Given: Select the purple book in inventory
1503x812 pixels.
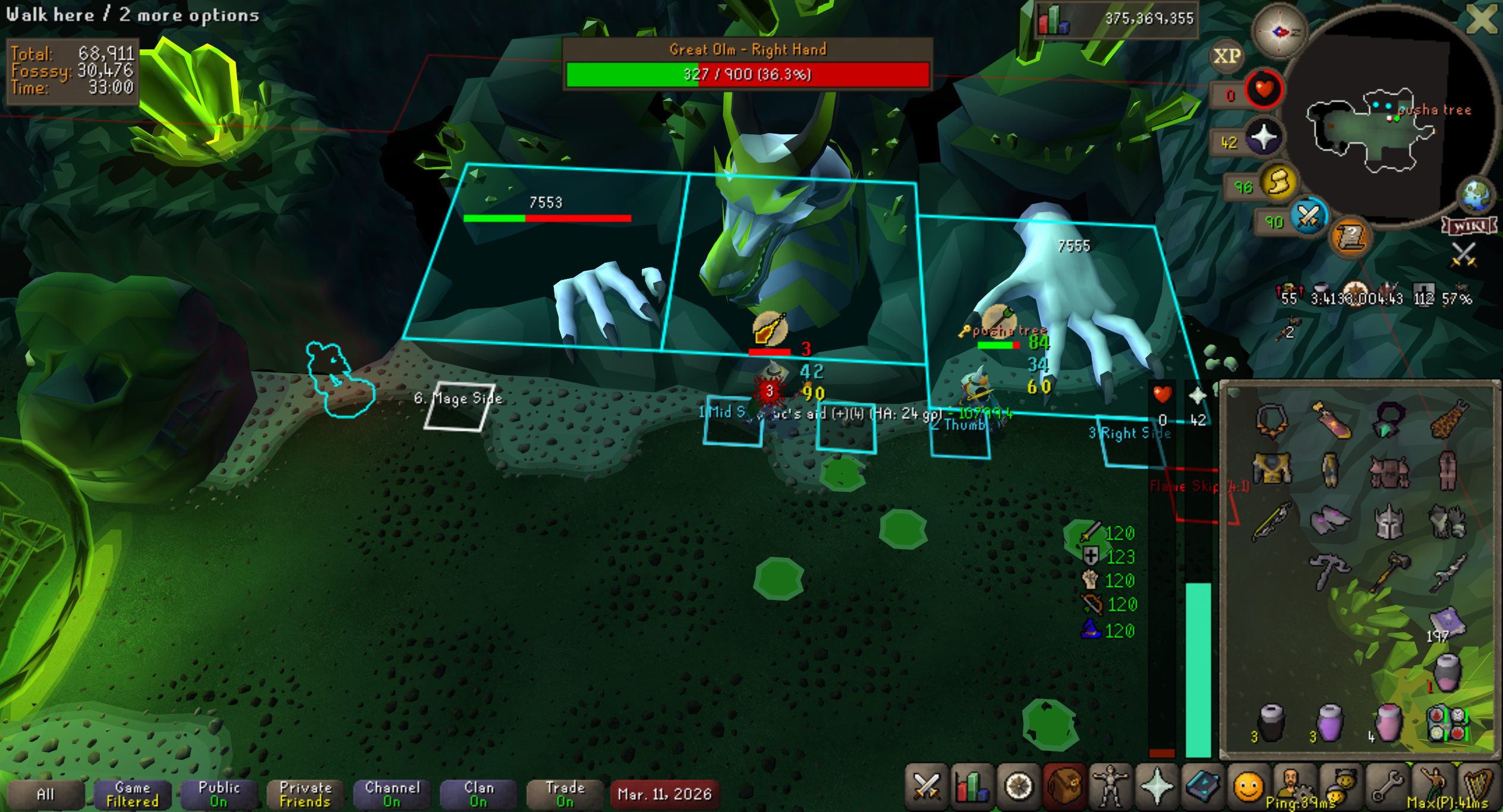Looking at the screenshot, I should [1447, 621].
